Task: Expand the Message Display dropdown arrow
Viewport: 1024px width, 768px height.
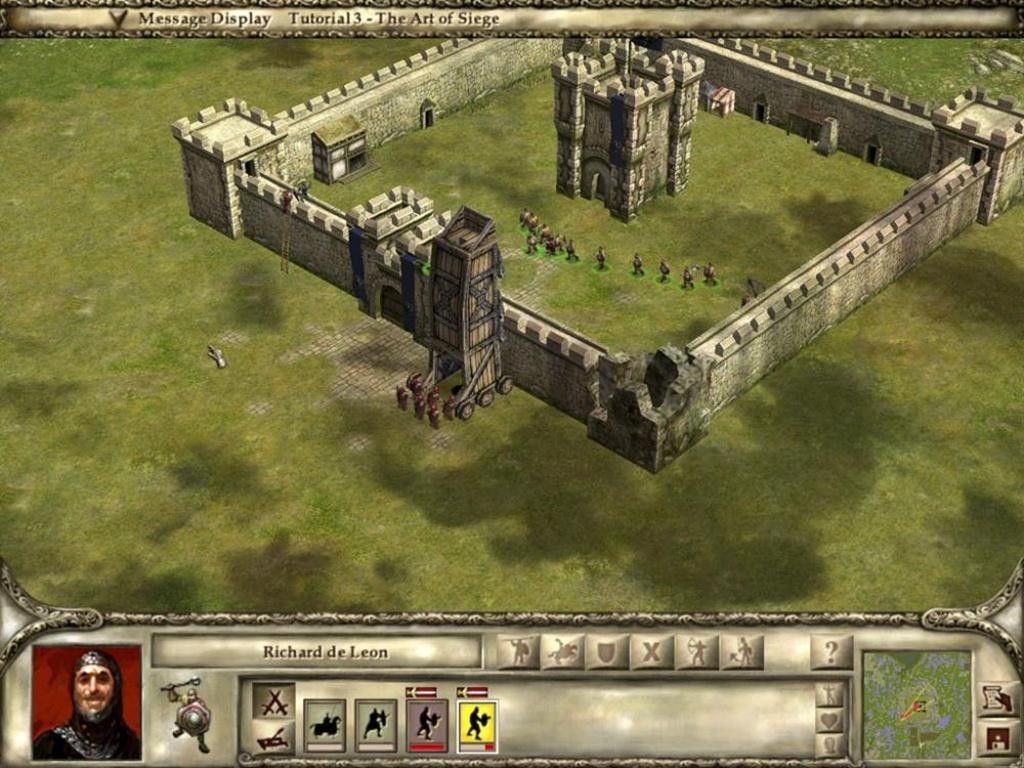Action: 118,19
